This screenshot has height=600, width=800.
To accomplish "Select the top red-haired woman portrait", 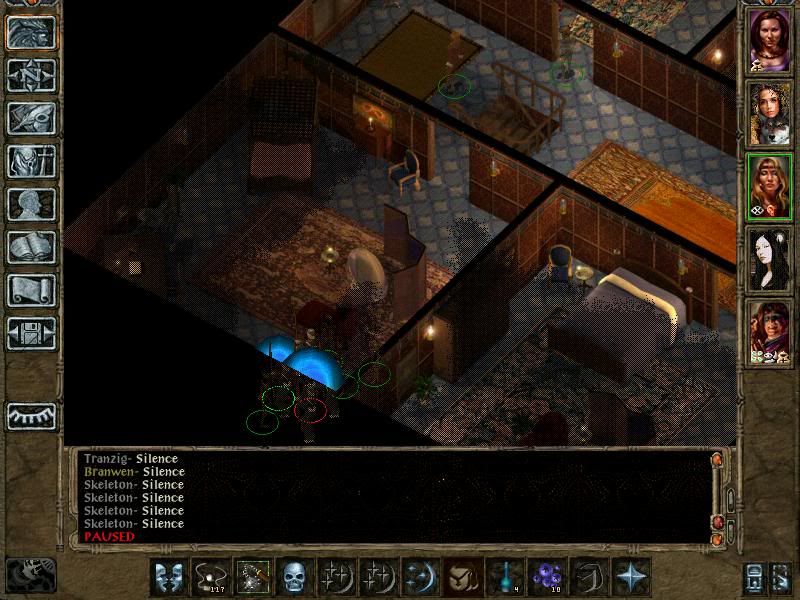I will click(x=770, y=40).
